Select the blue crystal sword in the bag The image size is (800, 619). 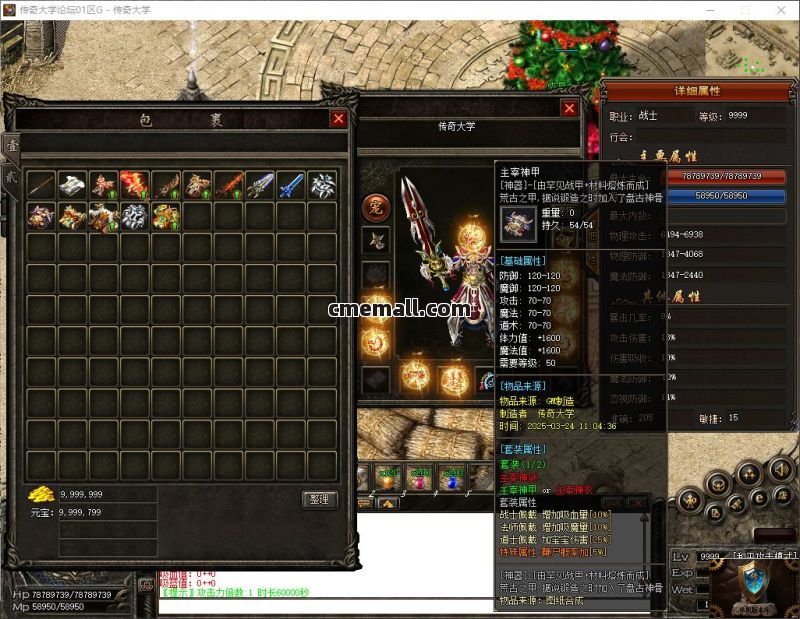pyautogui.click(x=289, y=185)
